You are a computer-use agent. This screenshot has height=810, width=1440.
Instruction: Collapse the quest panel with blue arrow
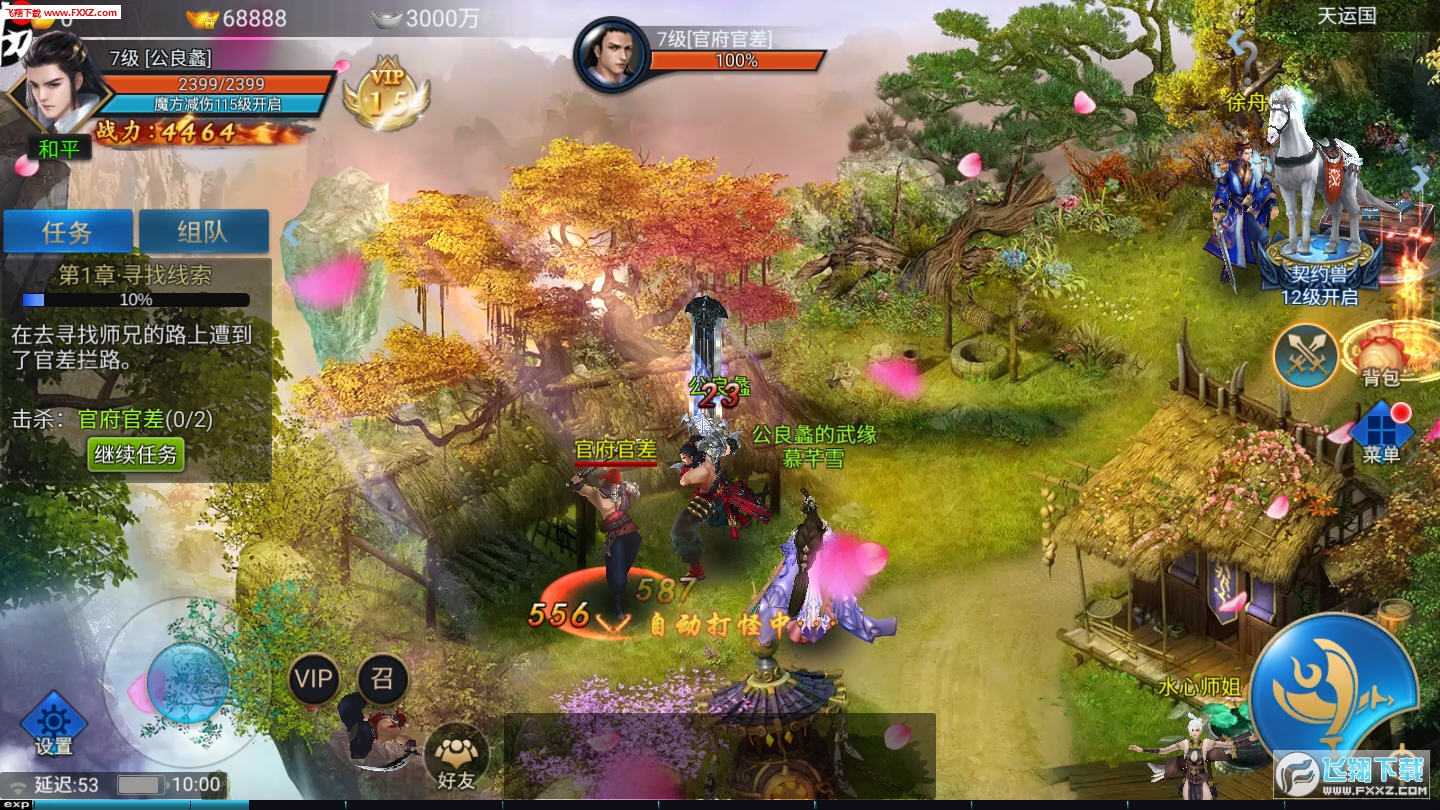tap(291, 234)
